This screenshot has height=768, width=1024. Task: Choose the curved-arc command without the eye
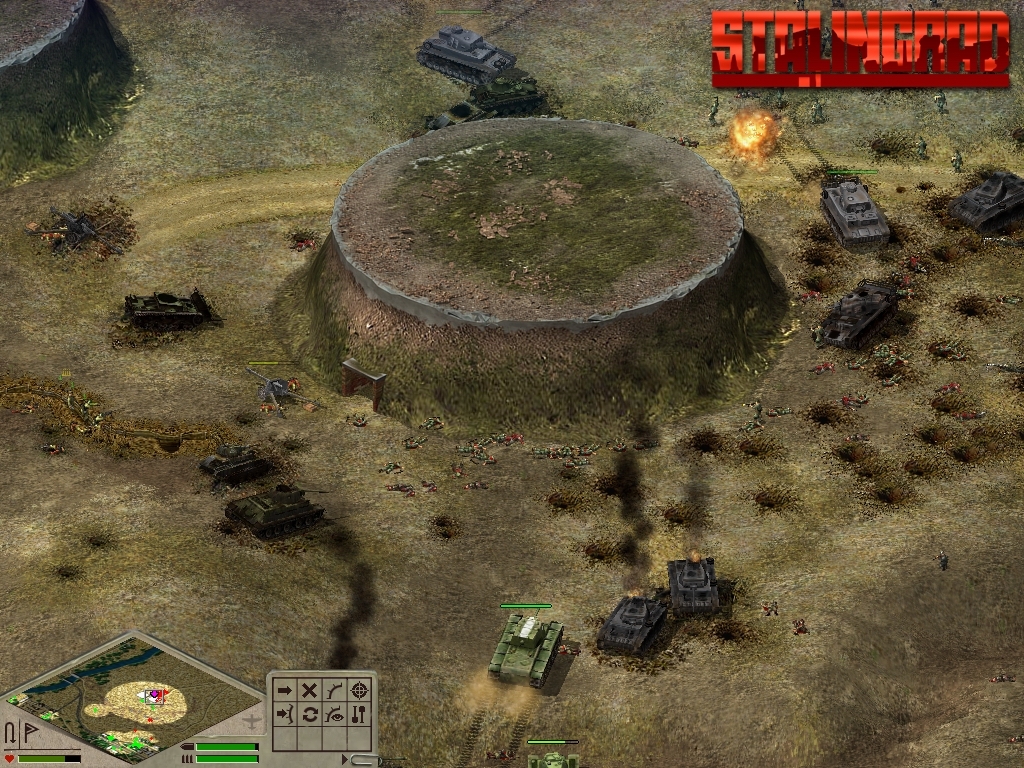point(335,690)
